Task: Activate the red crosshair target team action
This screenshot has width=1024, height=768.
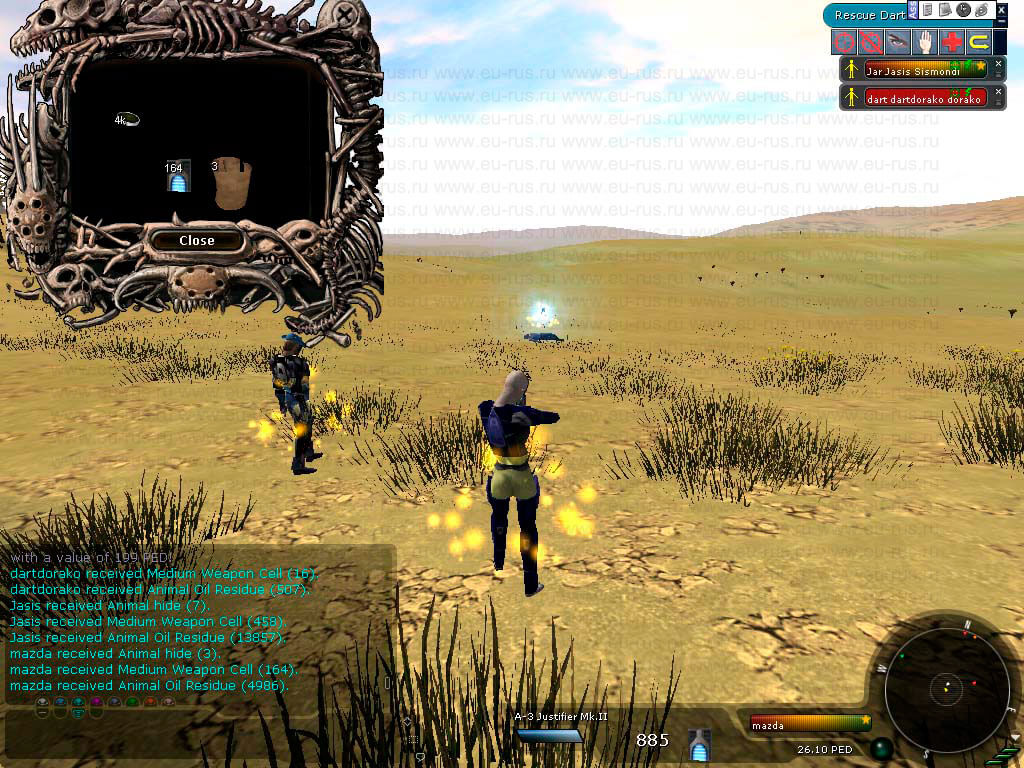Action: click(844, 42)
